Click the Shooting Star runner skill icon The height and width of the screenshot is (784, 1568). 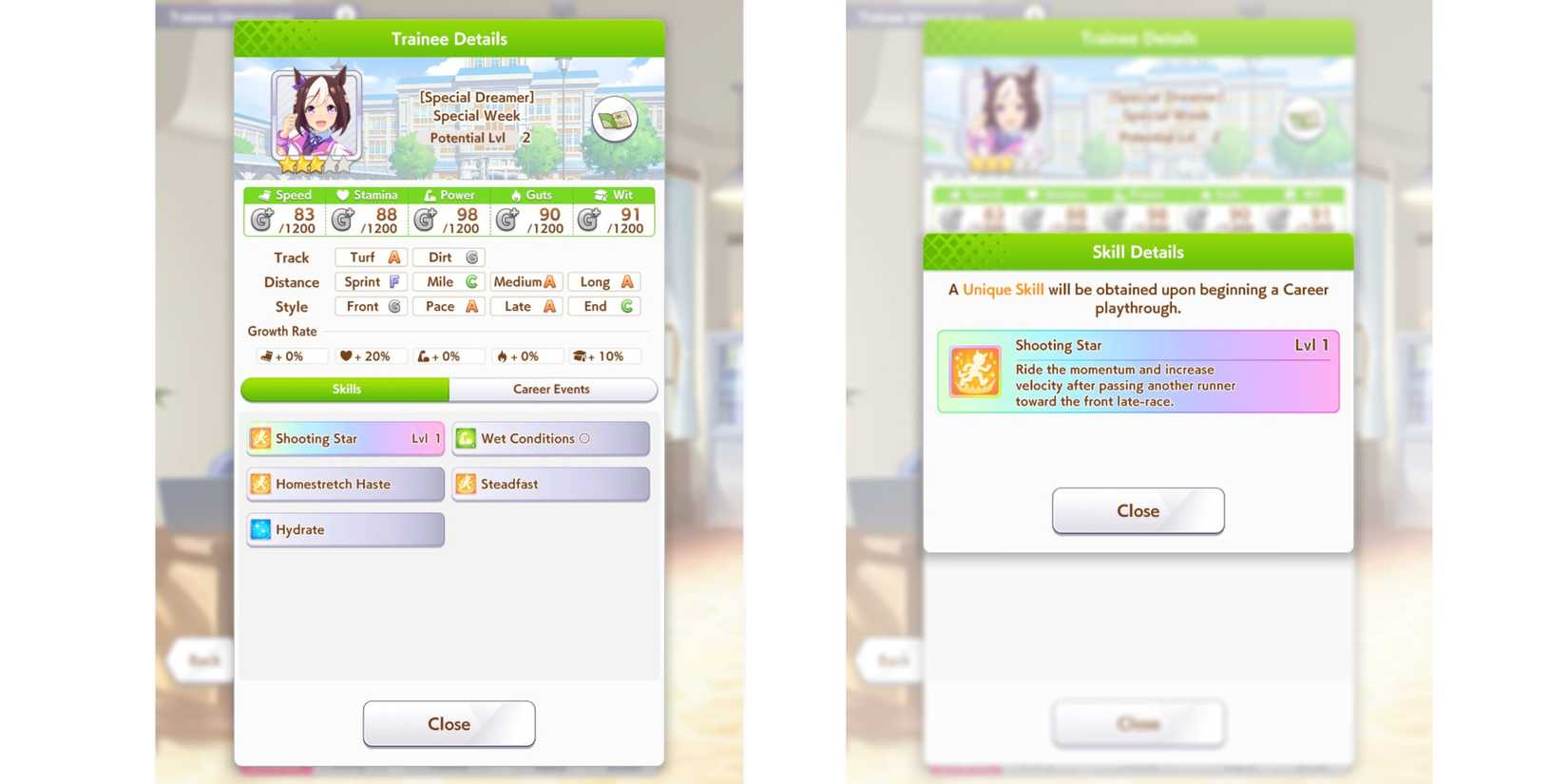(261, 438)
